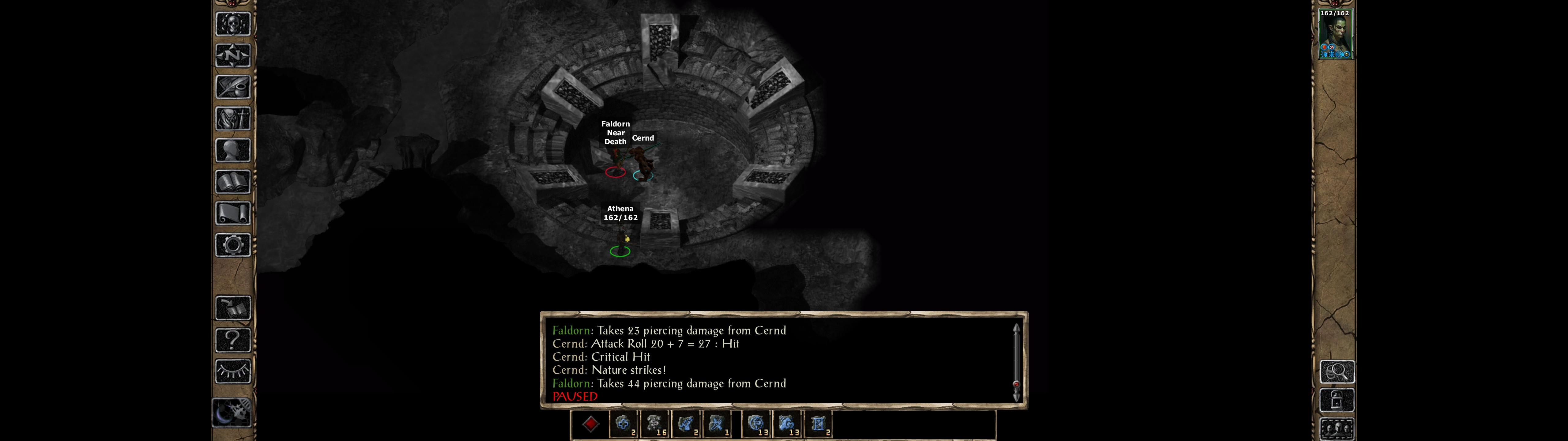Open the options gear menu
Screen dimensions: 1568x441
[x=232, y=245]
